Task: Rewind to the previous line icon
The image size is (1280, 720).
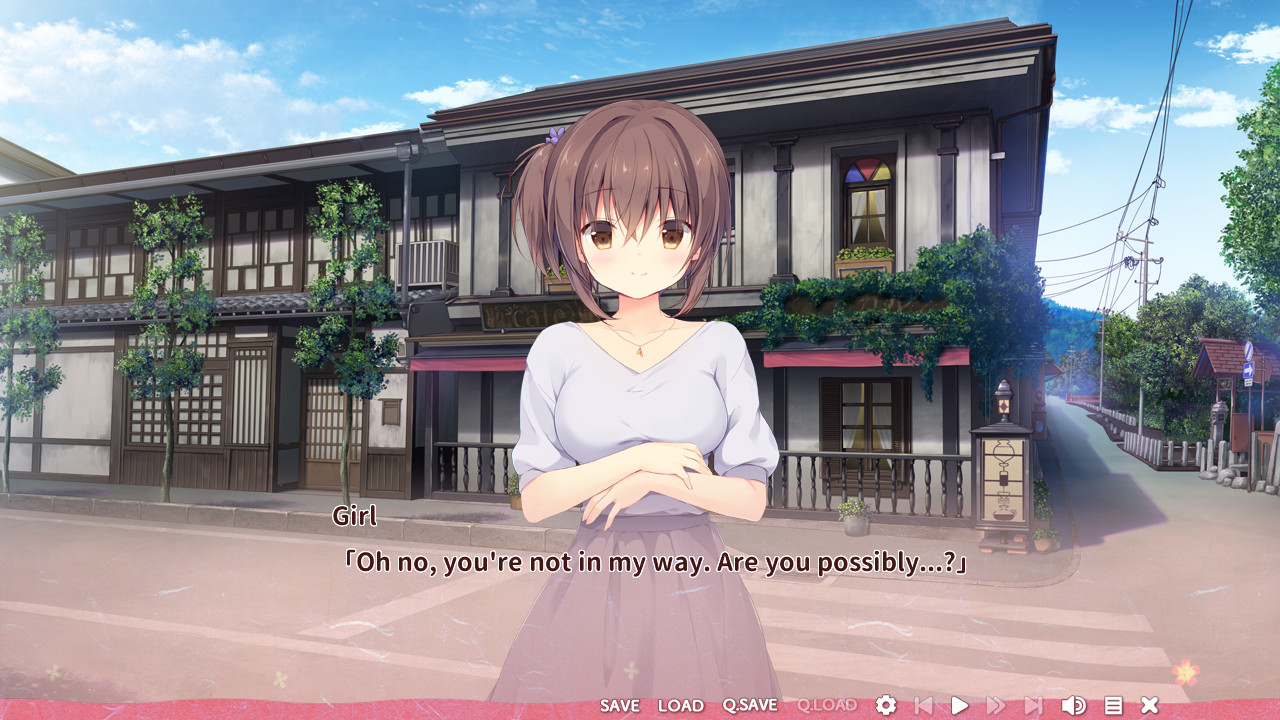Action: click(x=922, y=706)
